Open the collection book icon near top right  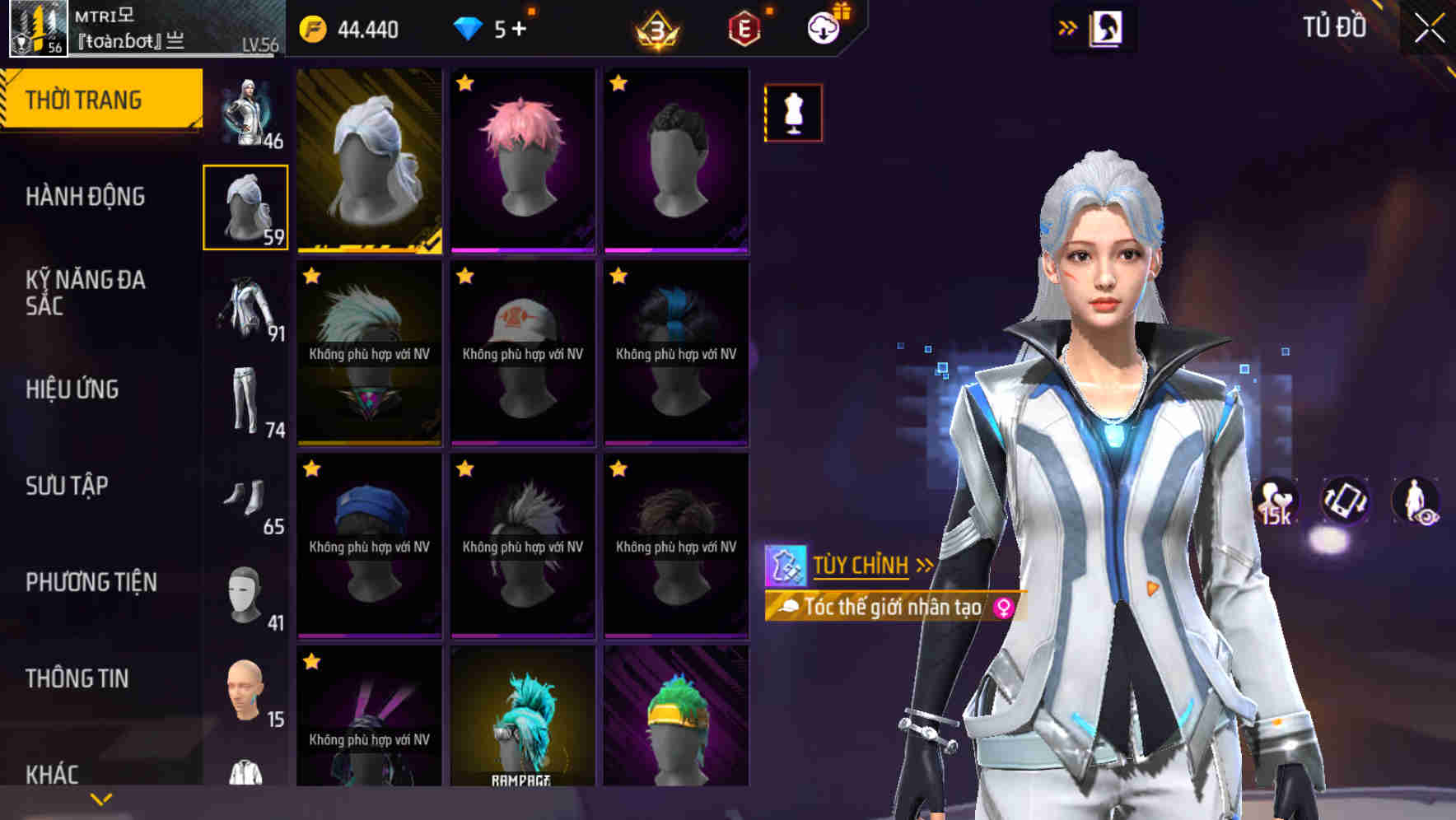click(x=1105, y=26)
